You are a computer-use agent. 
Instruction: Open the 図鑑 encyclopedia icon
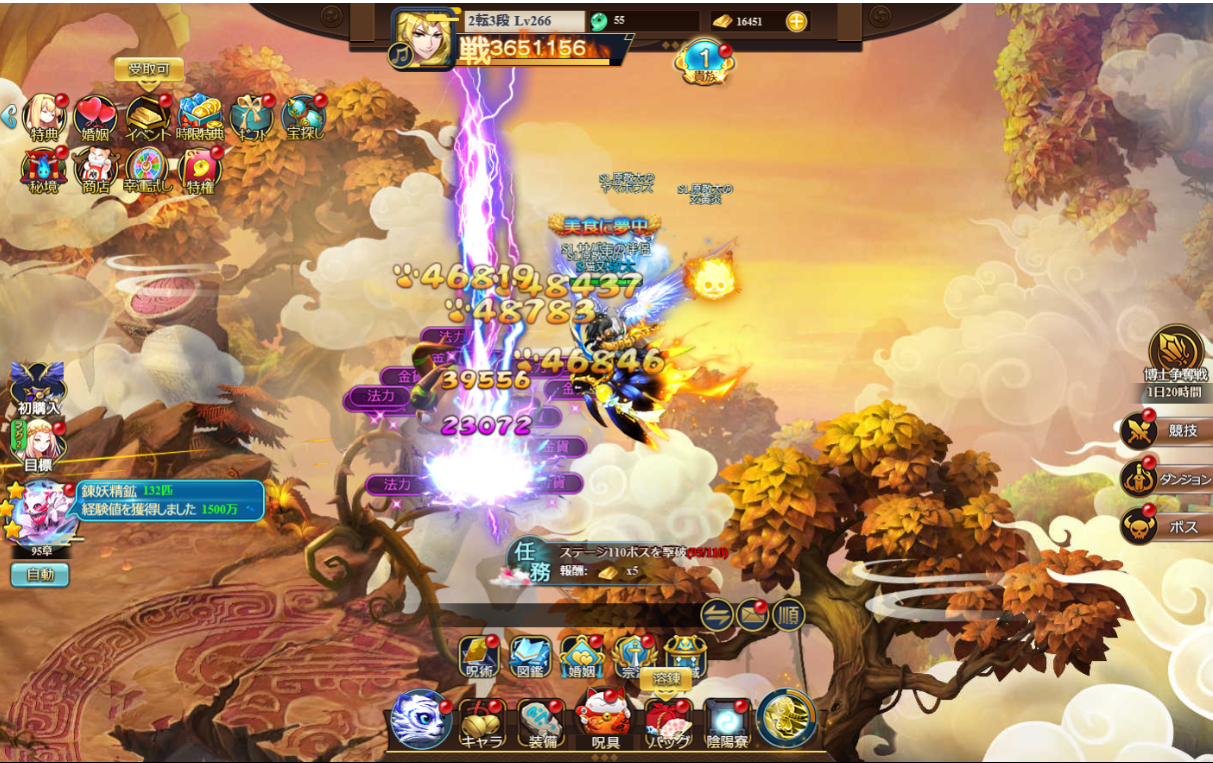[x=530, y=657]
